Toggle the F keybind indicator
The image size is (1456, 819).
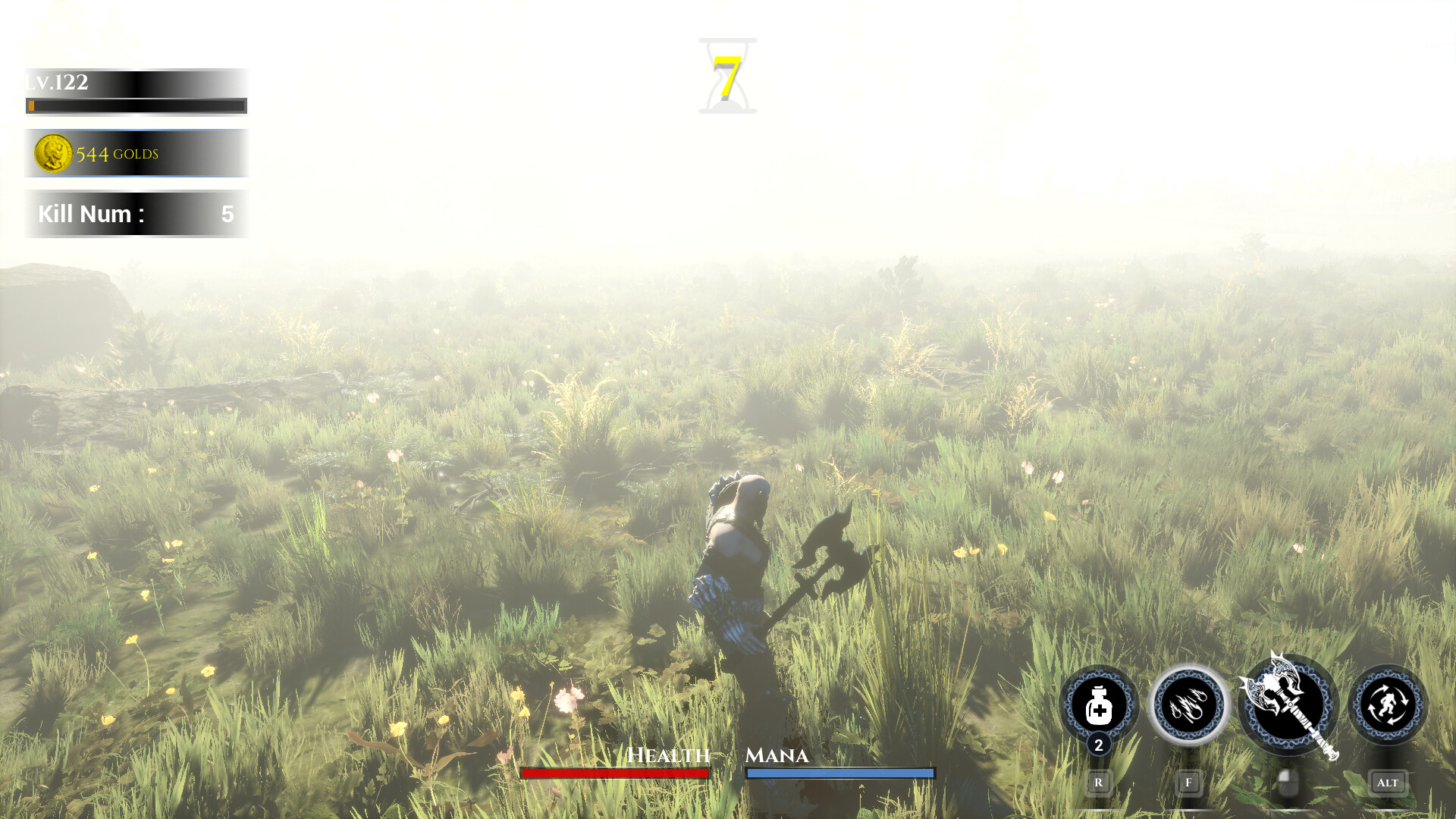point(1188,781)
